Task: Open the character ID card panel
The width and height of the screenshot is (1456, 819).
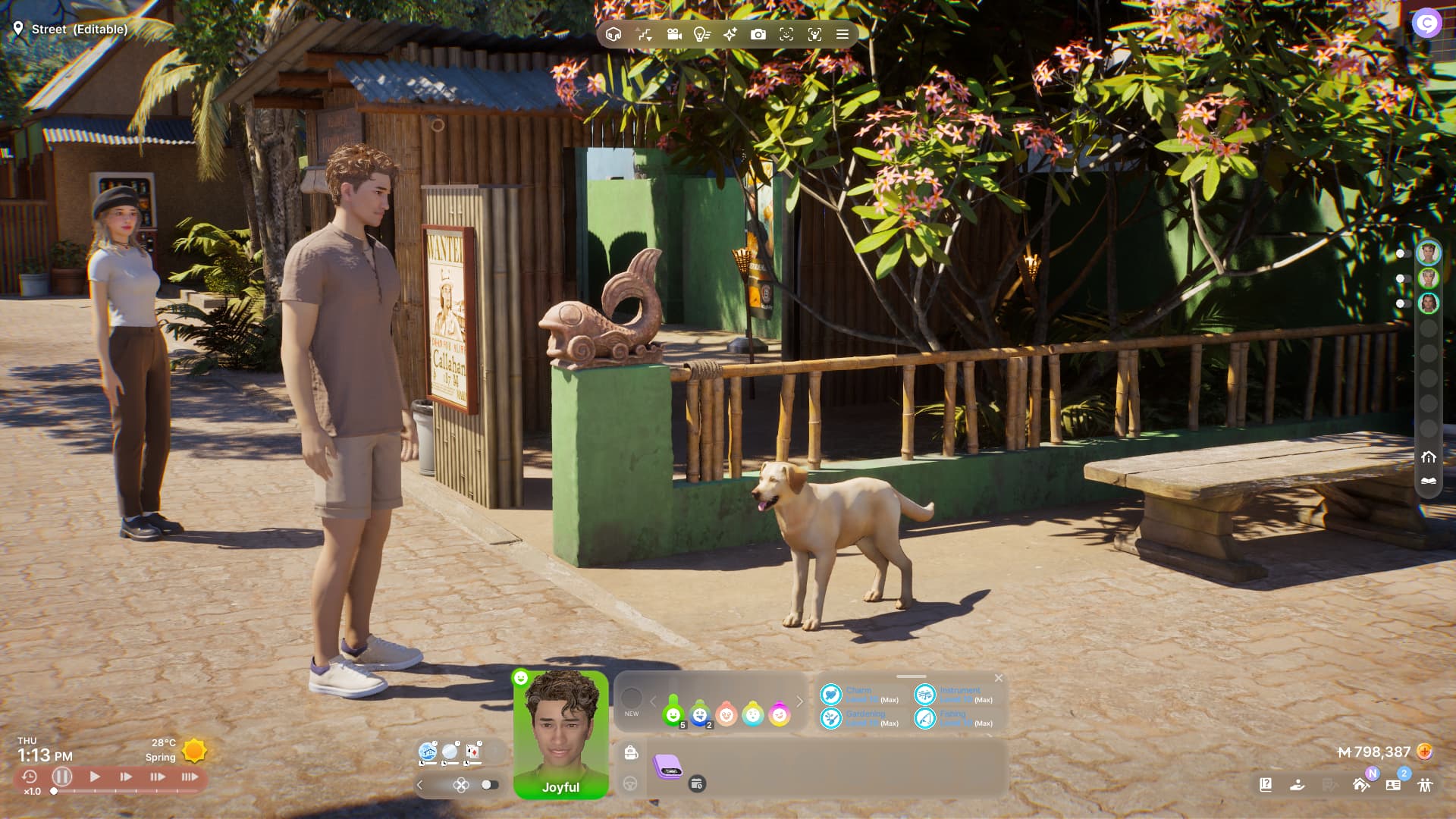Action: (x=1393, y=785)
